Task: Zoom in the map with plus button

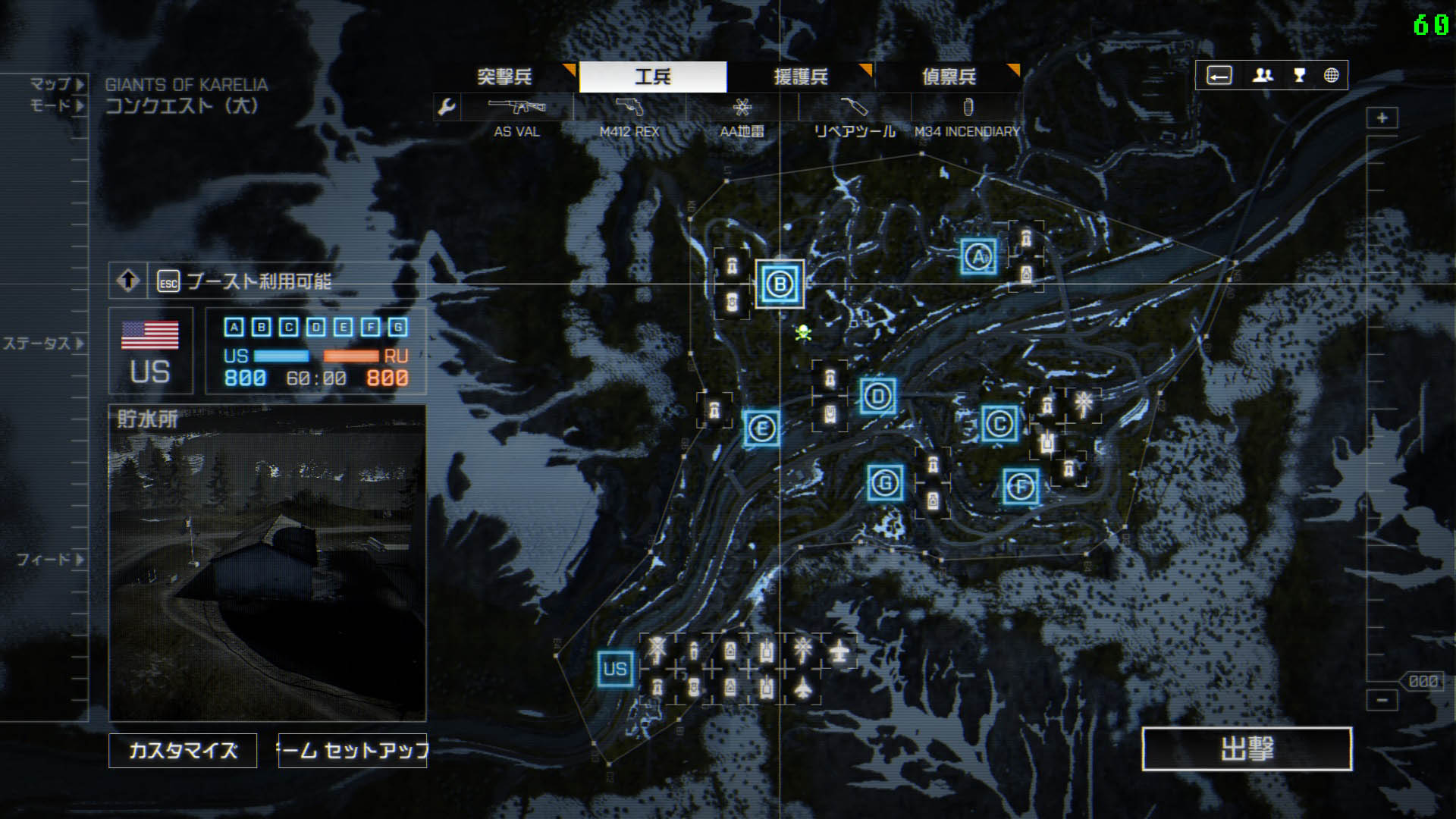Action: click(1382, 118)
